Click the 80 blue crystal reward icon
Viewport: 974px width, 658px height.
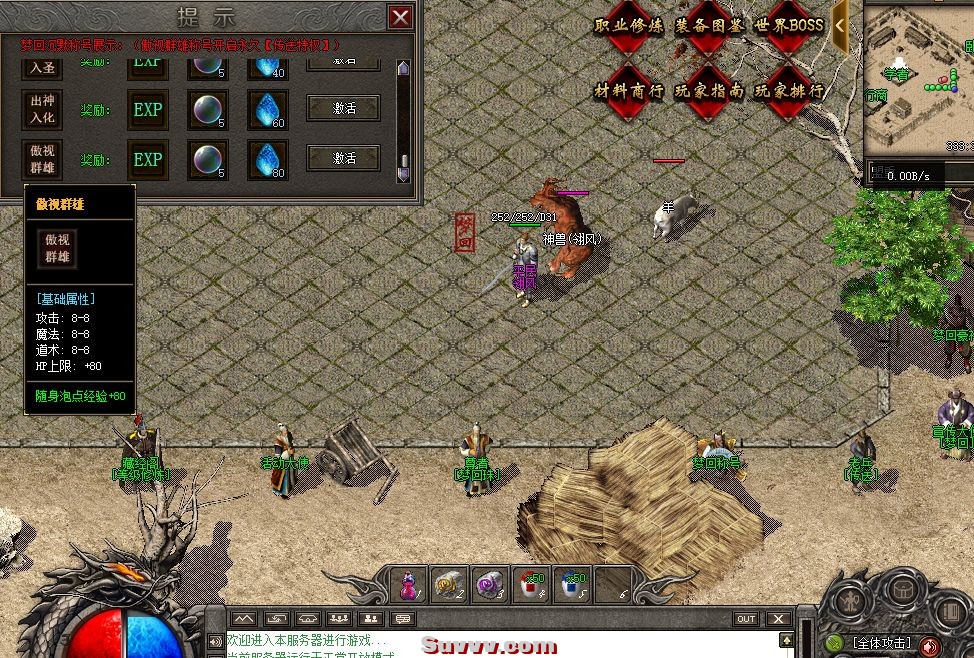[267, 159]
